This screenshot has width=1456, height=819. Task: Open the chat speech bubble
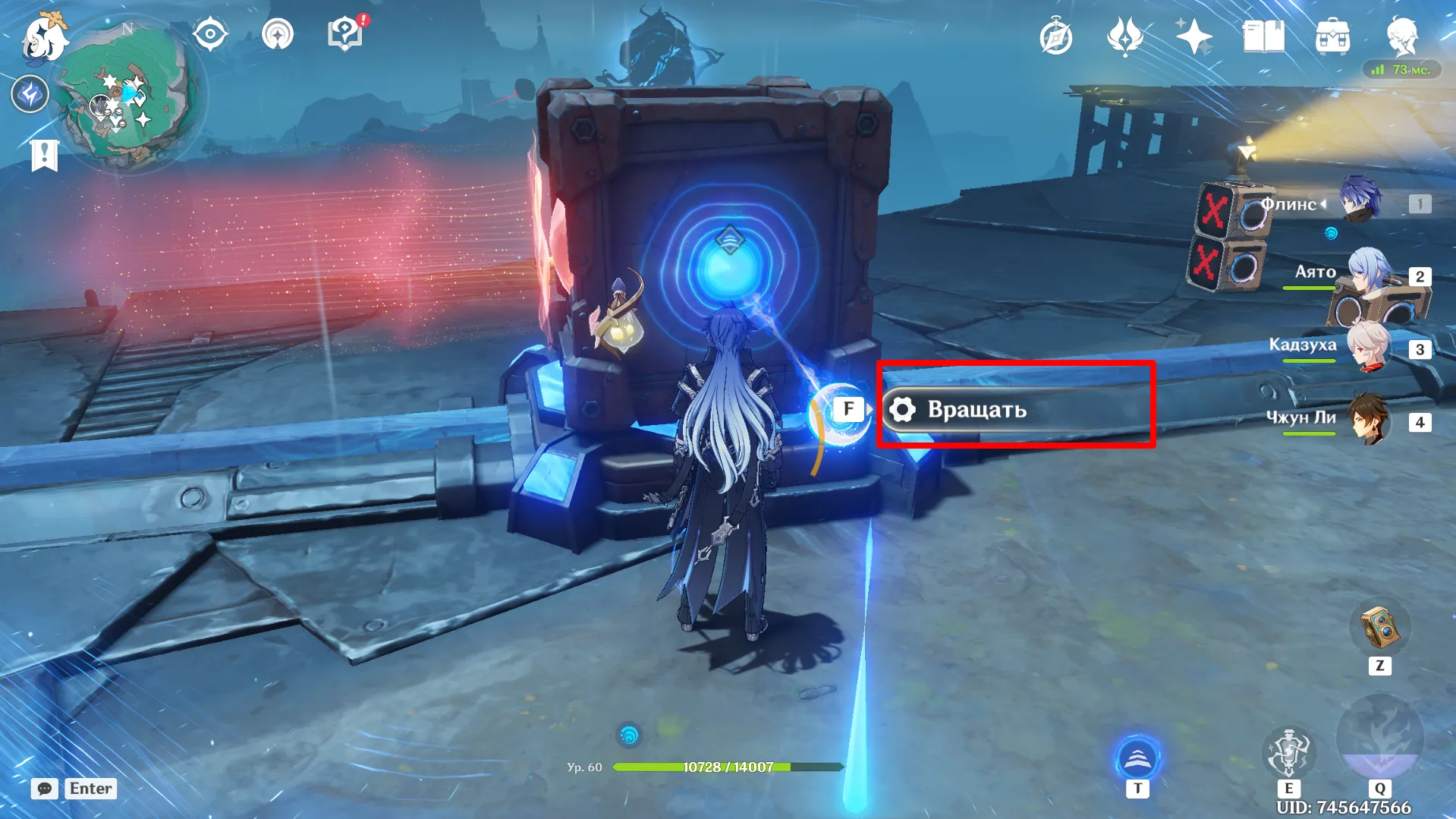pyautogui.click(x=44, y=789)
